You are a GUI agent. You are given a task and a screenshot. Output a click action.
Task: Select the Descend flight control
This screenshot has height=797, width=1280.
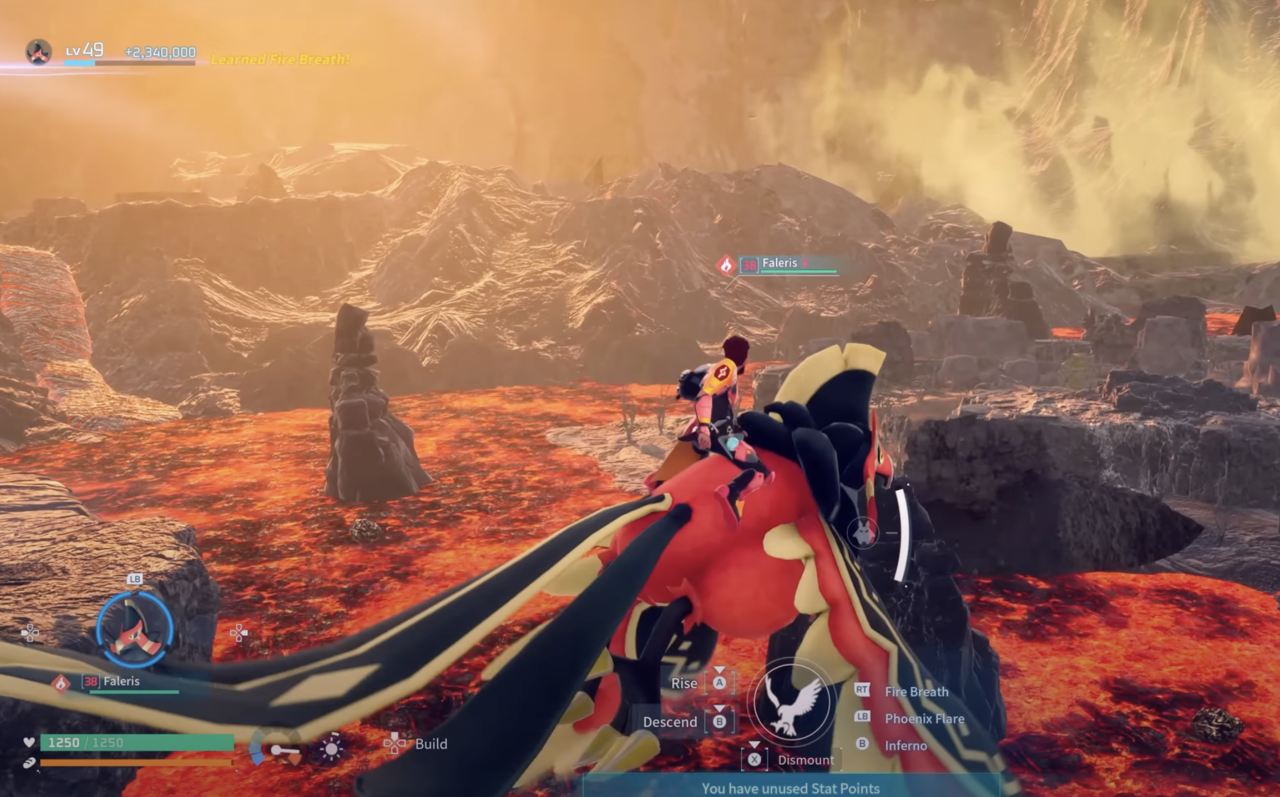tap(670, 721)
